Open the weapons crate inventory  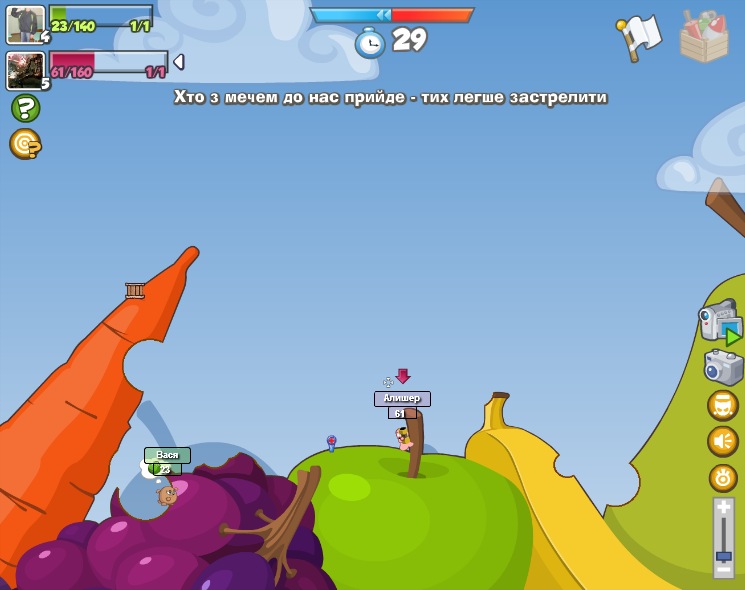pyautogui.click(x=704, y=38)
